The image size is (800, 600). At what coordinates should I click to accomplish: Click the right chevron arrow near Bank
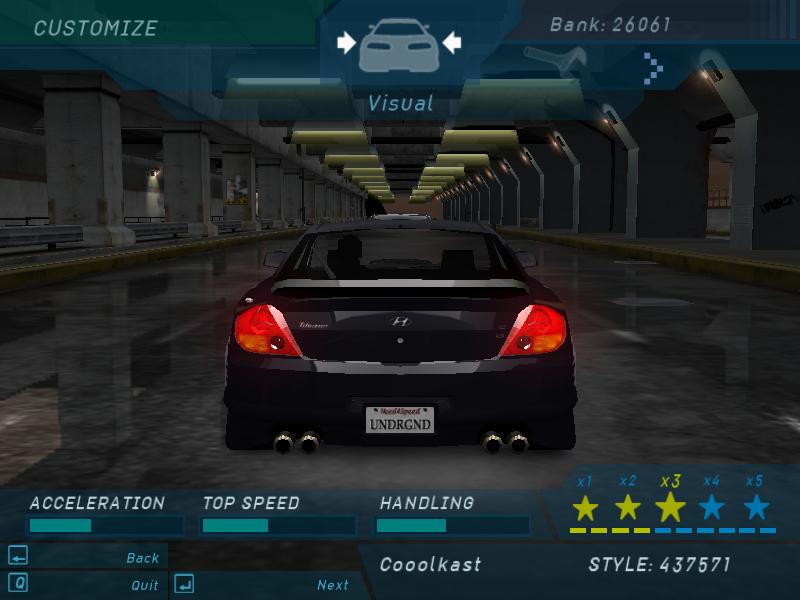point(653,68)
